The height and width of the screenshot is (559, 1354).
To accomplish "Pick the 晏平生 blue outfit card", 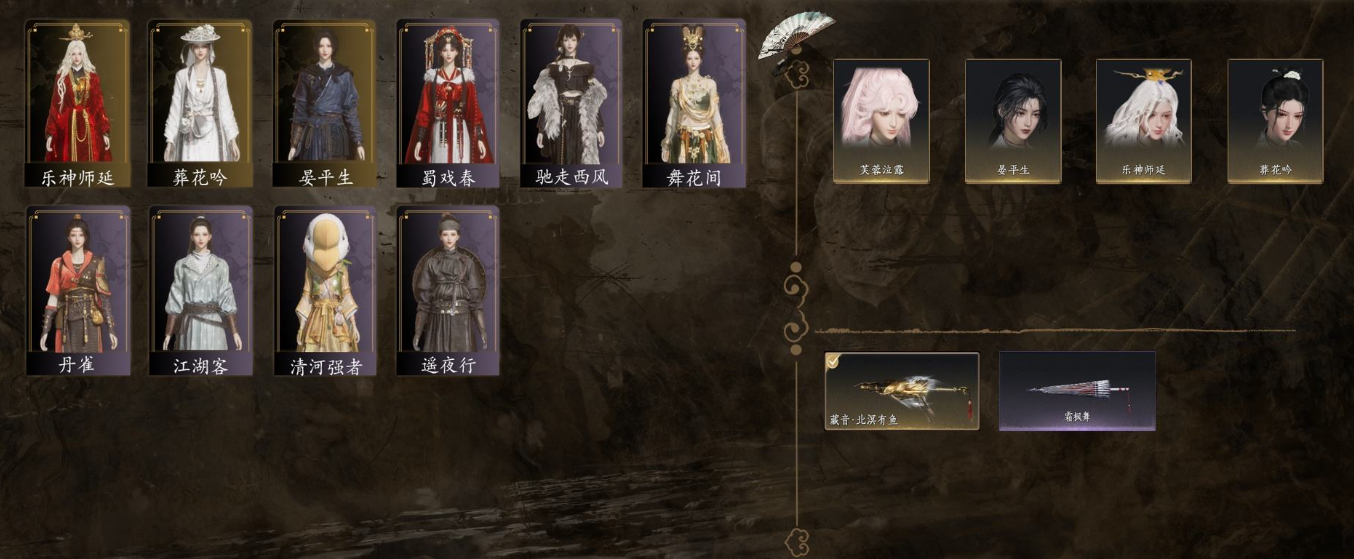I will 324,103.
